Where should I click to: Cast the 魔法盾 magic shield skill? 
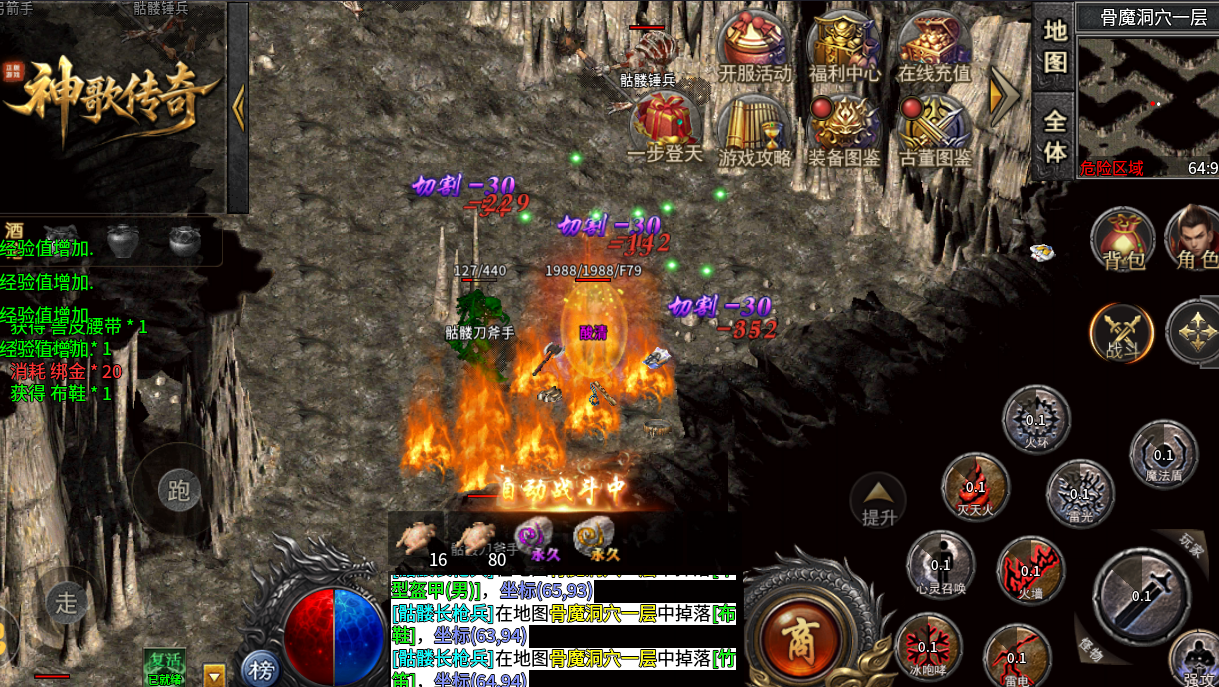point(1163,455)
